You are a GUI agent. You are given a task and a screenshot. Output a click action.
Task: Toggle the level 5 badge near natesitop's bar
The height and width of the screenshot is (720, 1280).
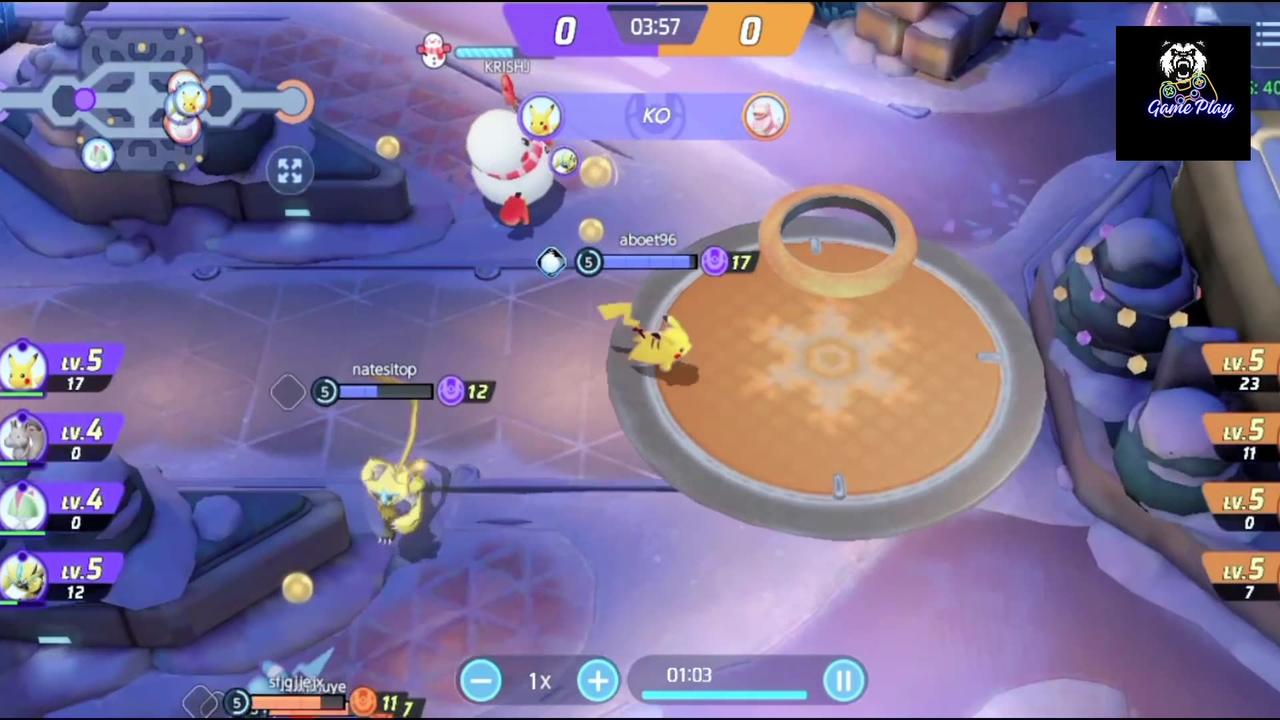pos(326,391)
